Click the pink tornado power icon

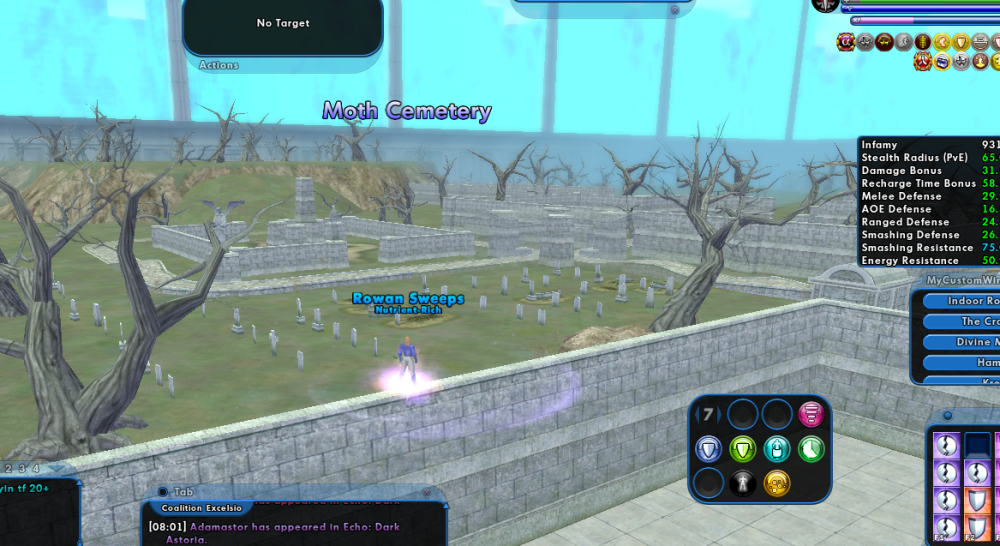coord(811,414)
